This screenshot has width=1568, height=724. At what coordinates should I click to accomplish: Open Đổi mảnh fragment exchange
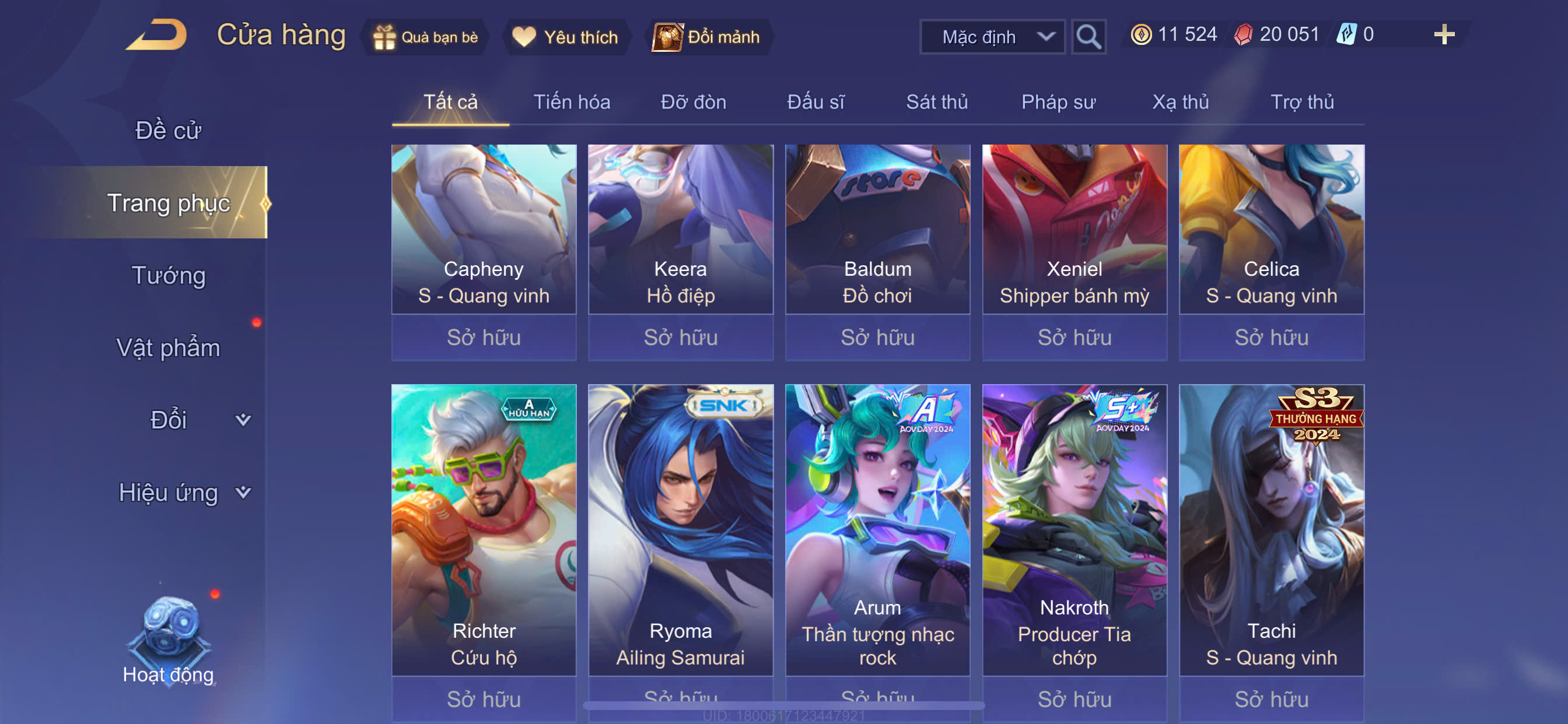pyautogui.click(x=706, y=37)
